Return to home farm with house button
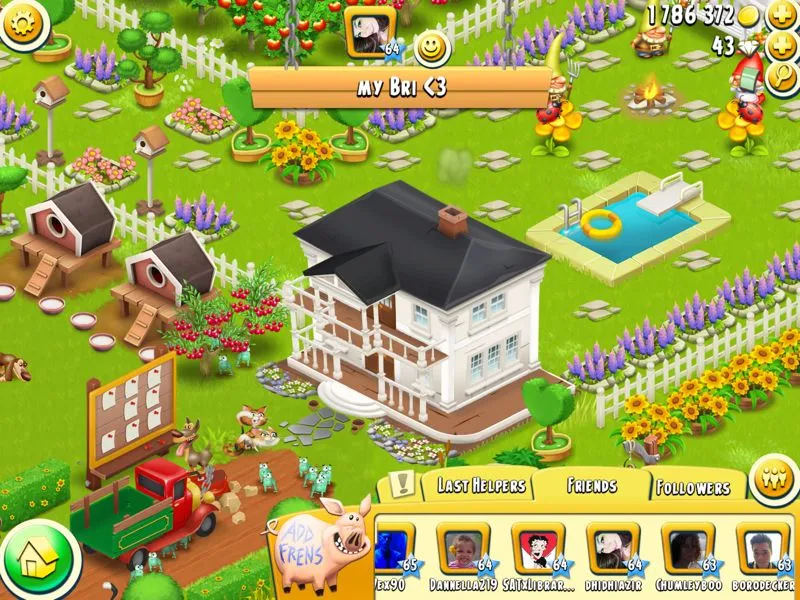The image size is (800, 600). click(x=38, y=557)
